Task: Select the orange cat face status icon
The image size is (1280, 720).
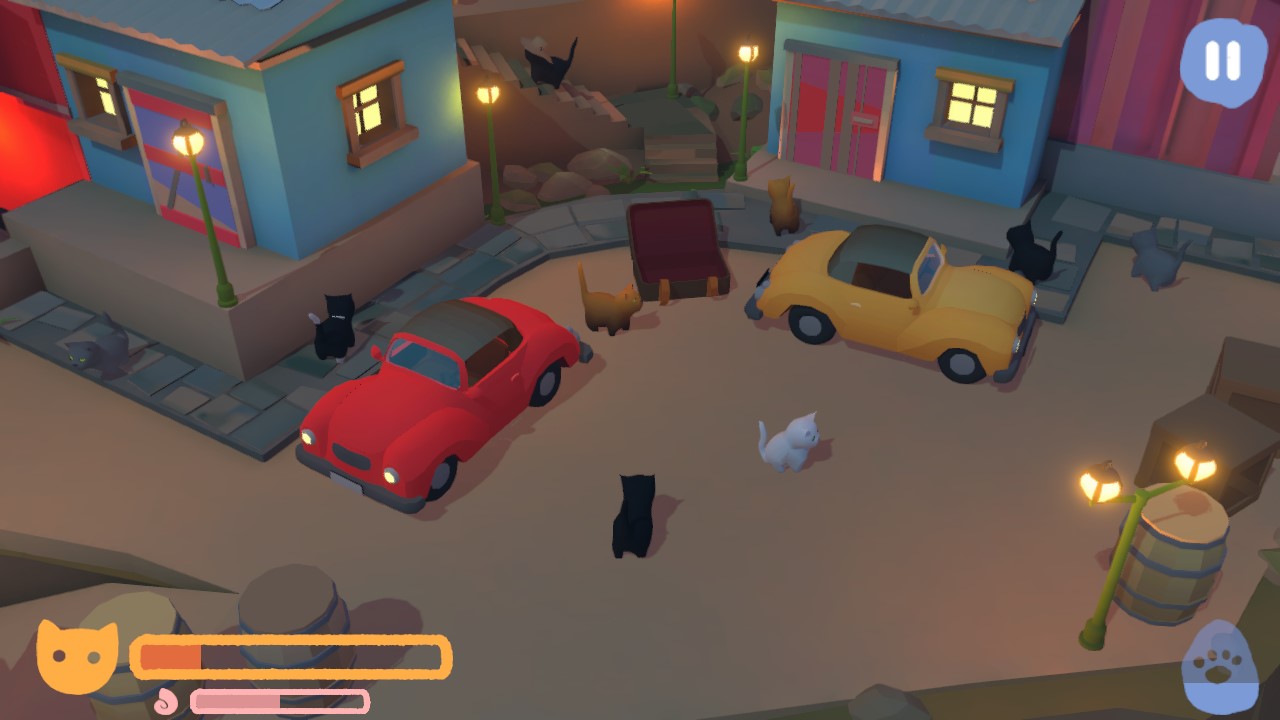Action: click(75, 656)
